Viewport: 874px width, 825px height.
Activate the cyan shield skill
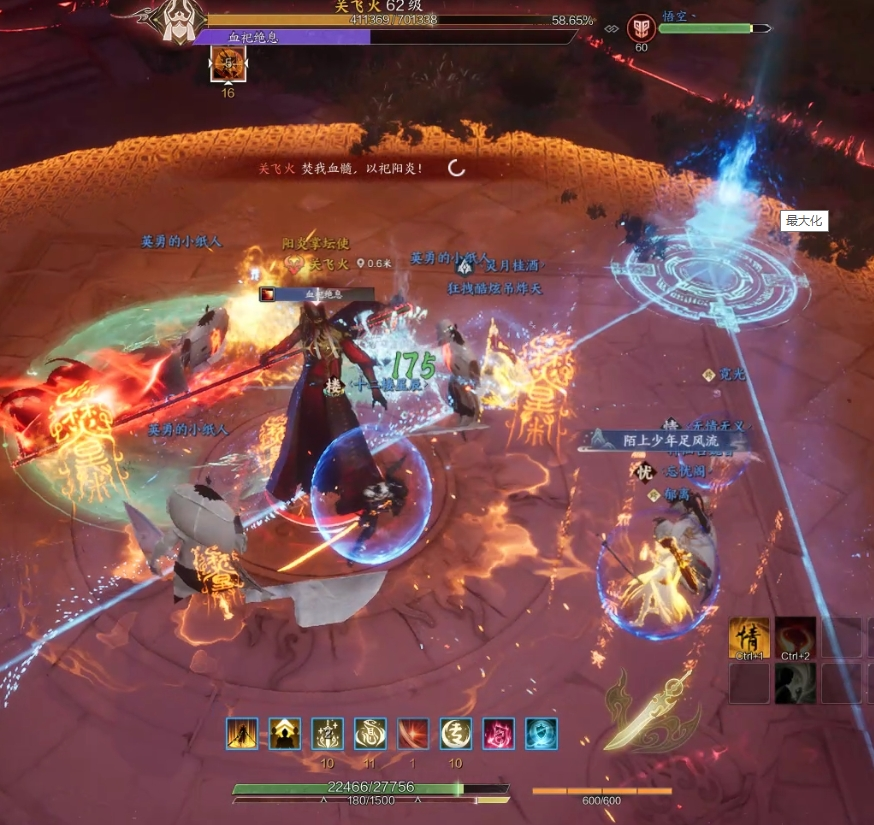(542, 734)
